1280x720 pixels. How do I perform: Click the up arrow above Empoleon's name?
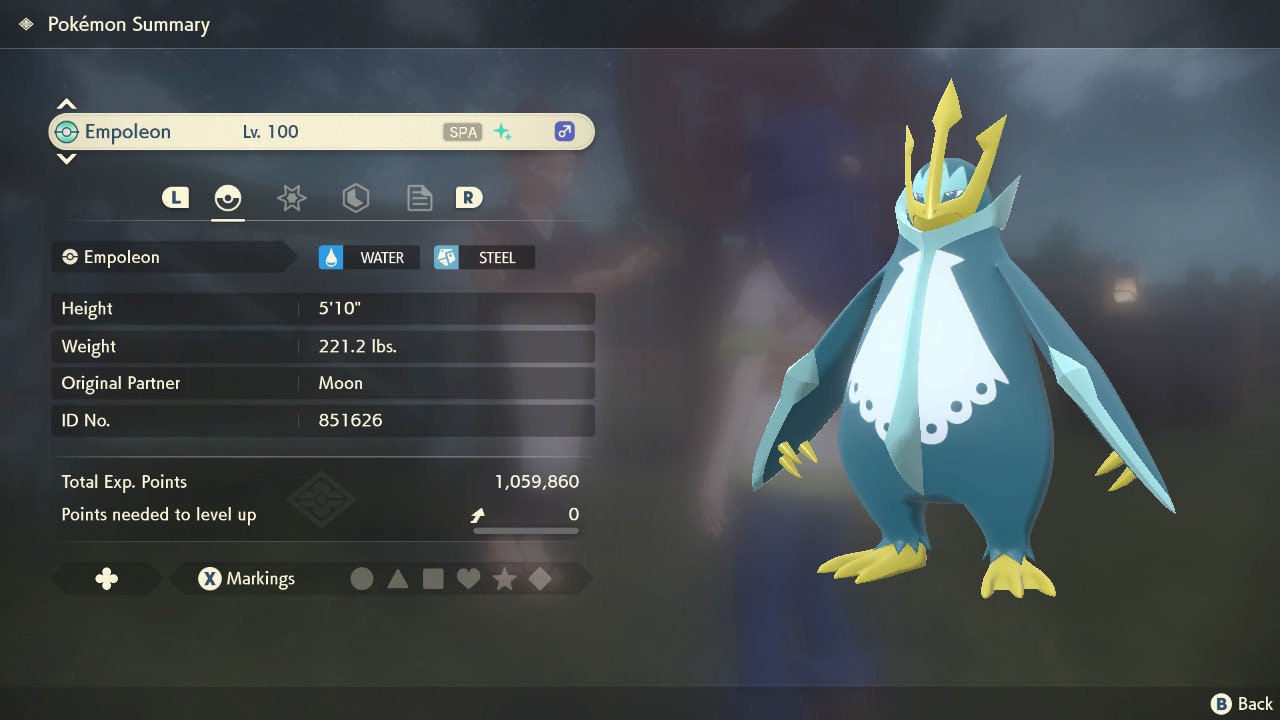point(66,105)
